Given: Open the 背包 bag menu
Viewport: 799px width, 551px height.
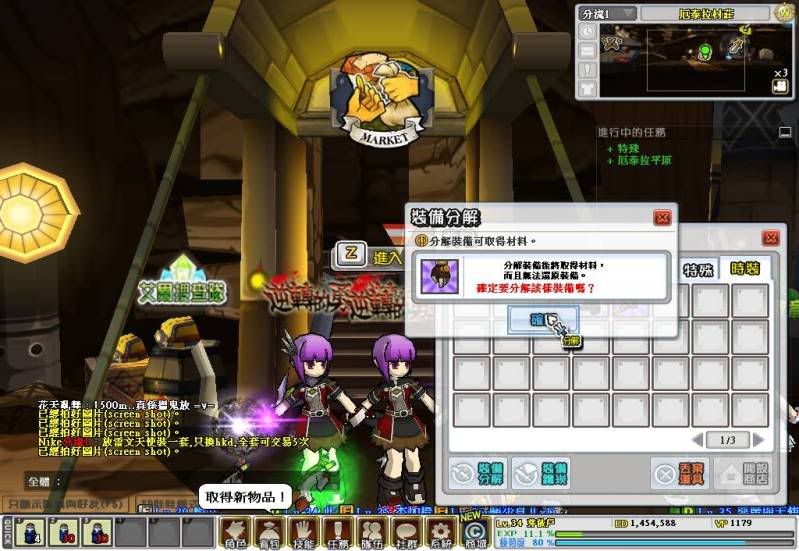Looking at the screenshot, I should [269, 530].
